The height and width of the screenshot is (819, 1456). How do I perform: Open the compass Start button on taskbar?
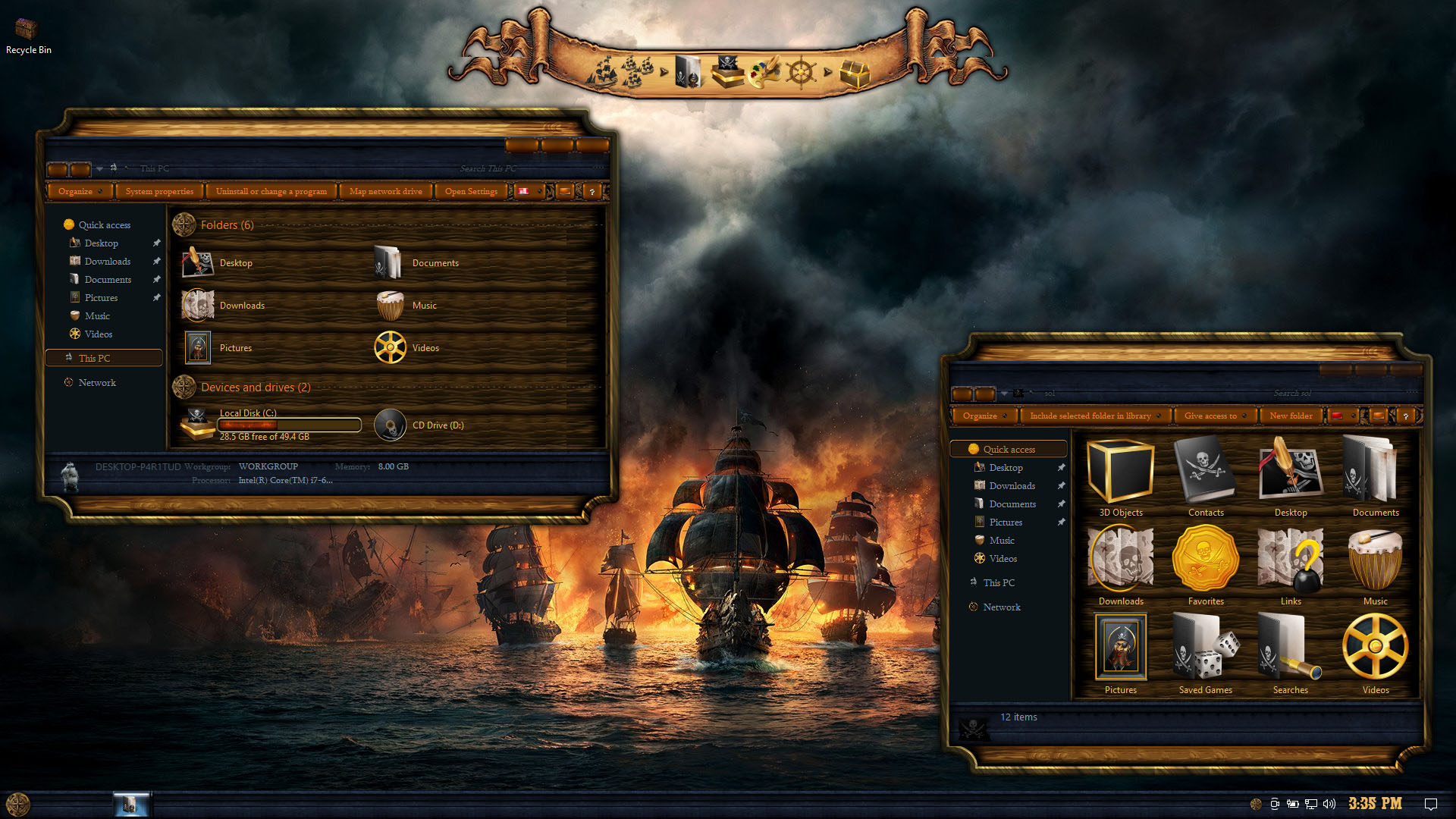click(x=17, y=804)
